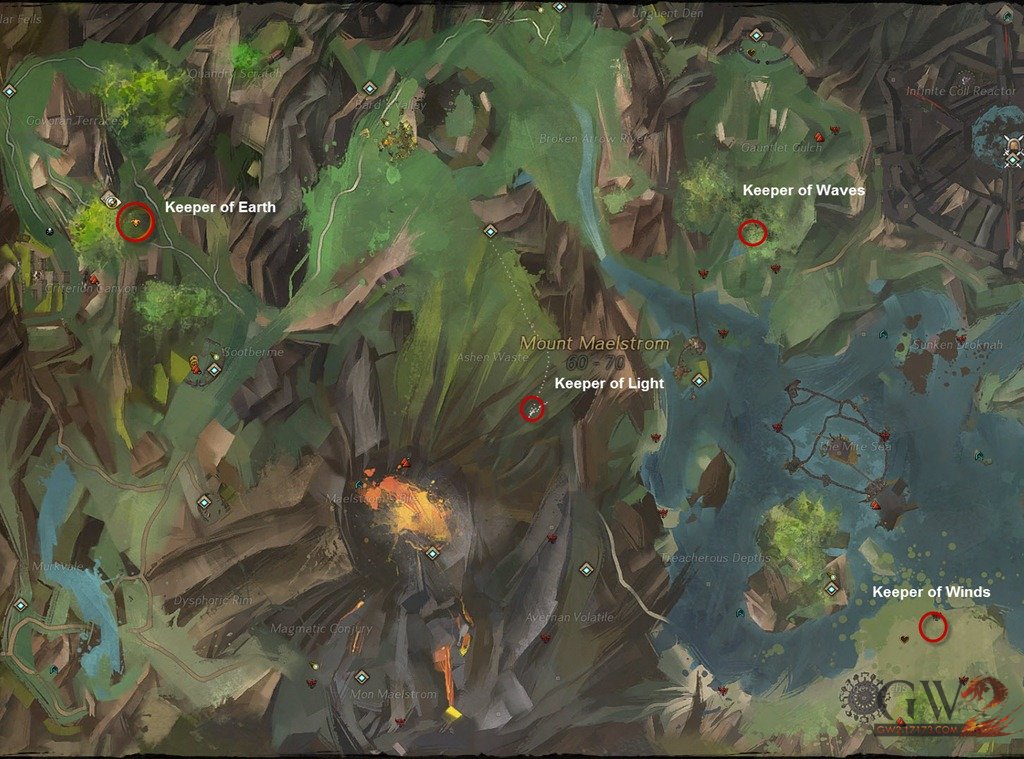Select the waypoint on the Treacherous Depths island
The image size is (1024, 759).
pyautogui.click(x=831, y=589)
